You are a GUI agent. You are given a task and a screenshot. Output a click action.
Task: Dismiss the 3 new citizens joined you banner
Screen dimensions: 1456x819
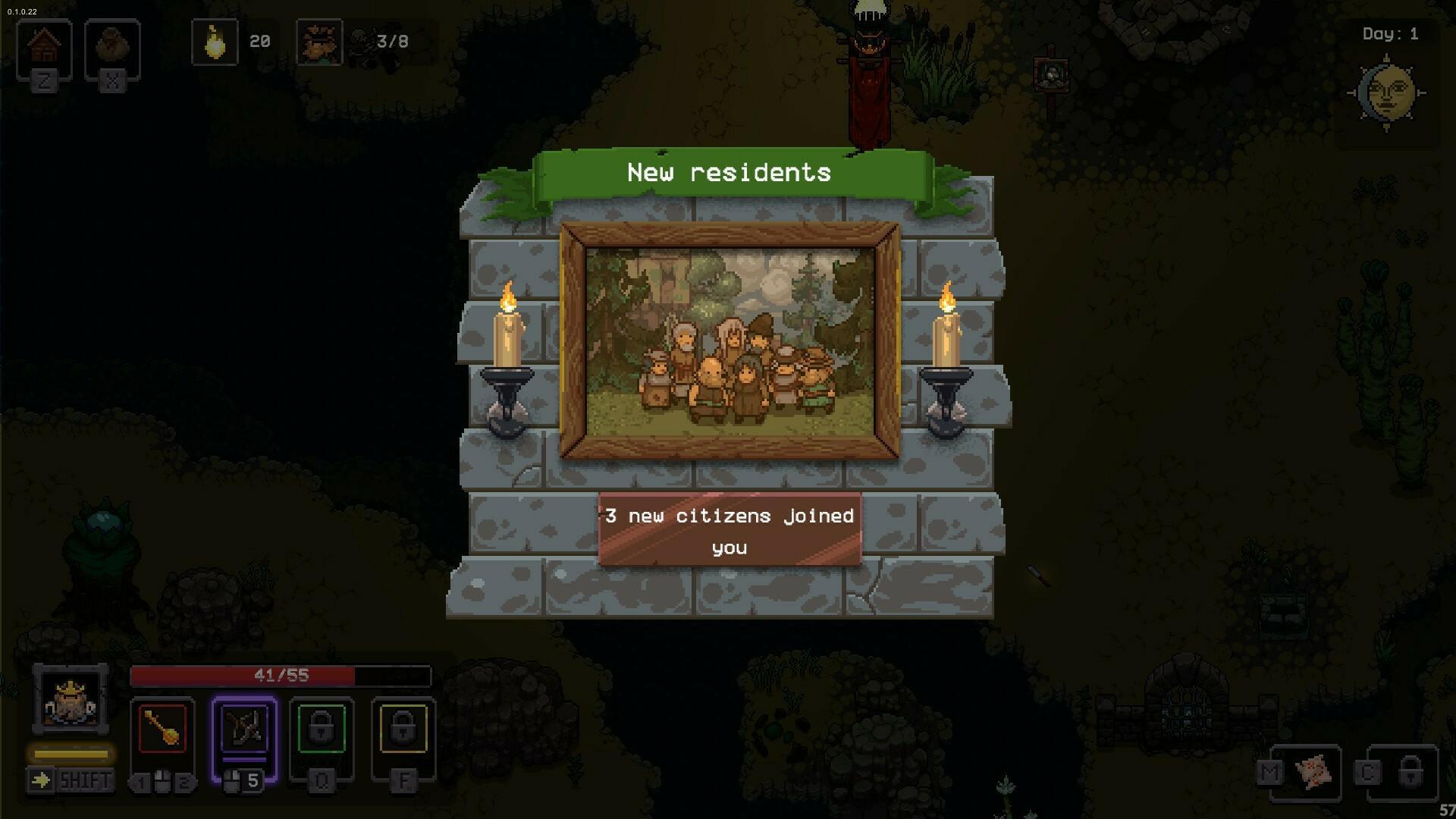(730, 529)
